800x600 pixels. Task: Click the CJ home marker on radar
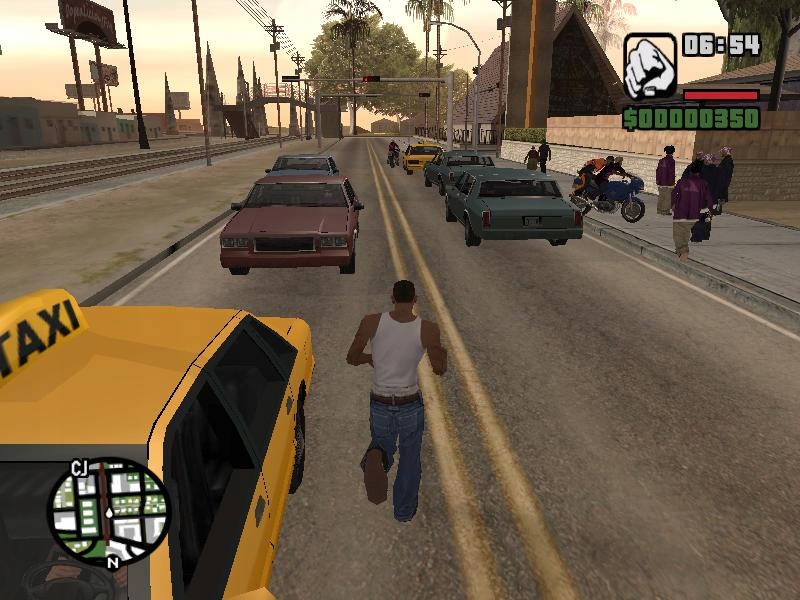pos(79,466)
